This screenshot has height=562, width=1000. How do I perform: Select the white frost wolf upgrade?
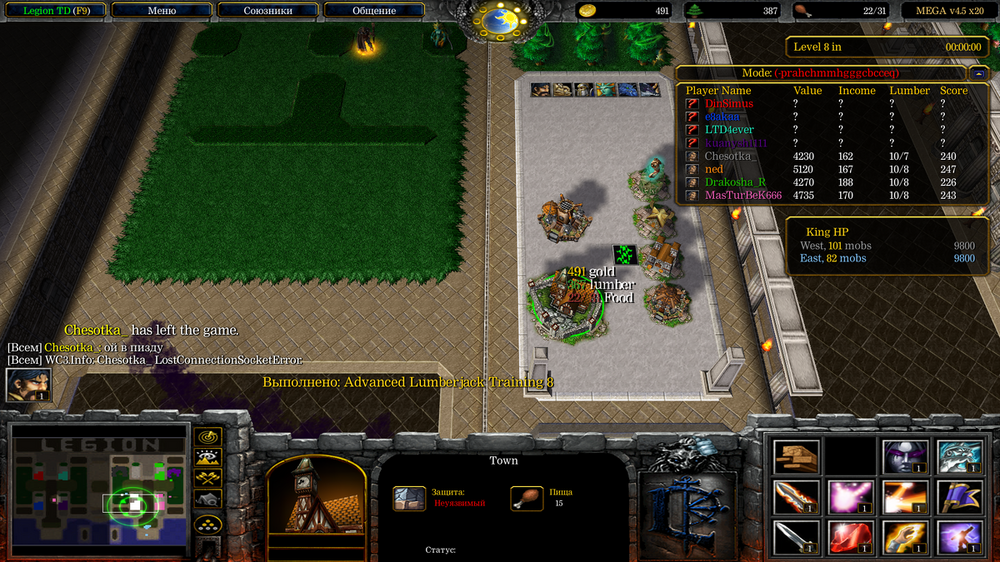(x=958, y=456)
